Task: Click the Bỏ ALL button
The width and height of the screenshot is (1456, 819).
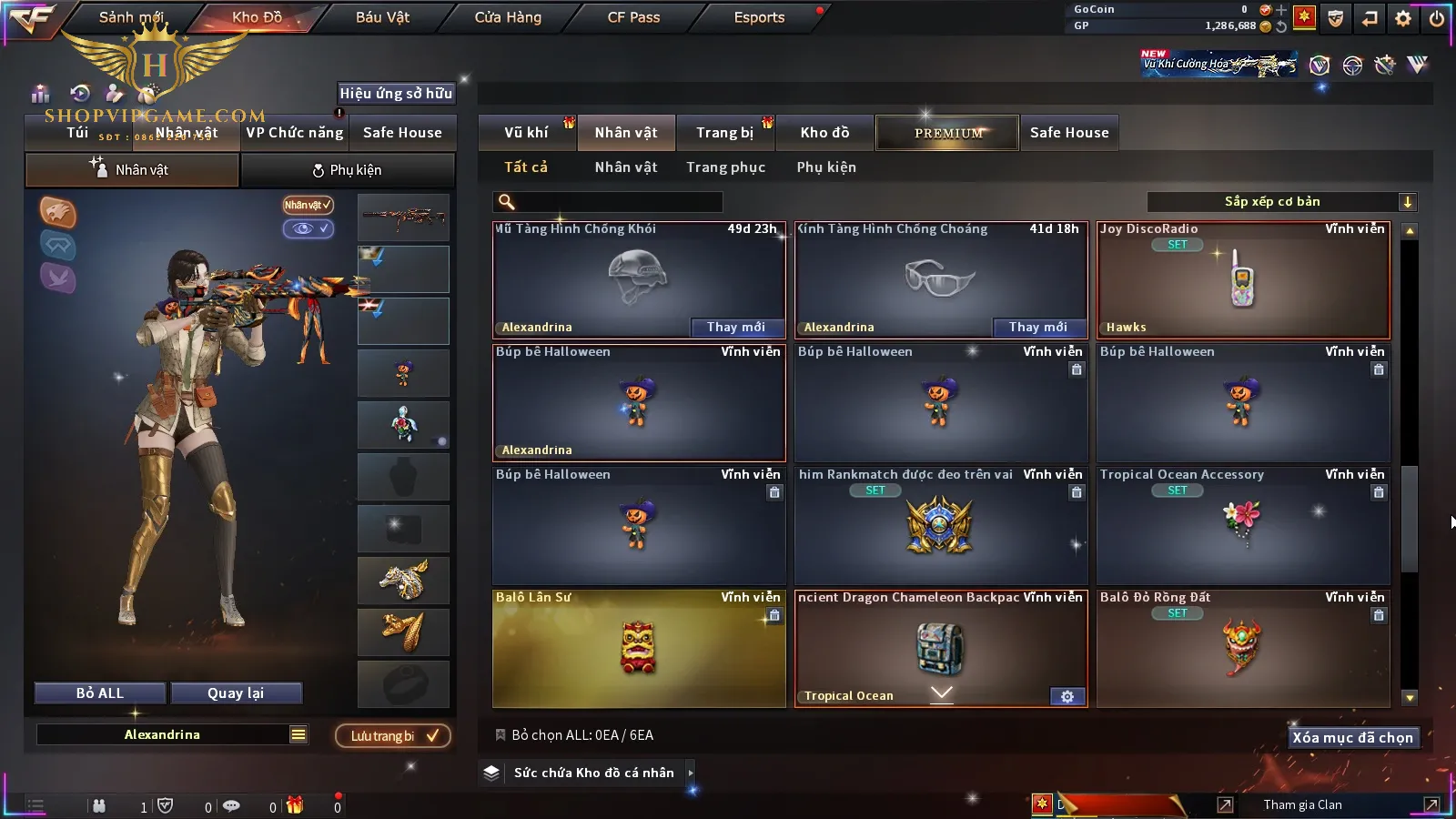Action: 100,693
